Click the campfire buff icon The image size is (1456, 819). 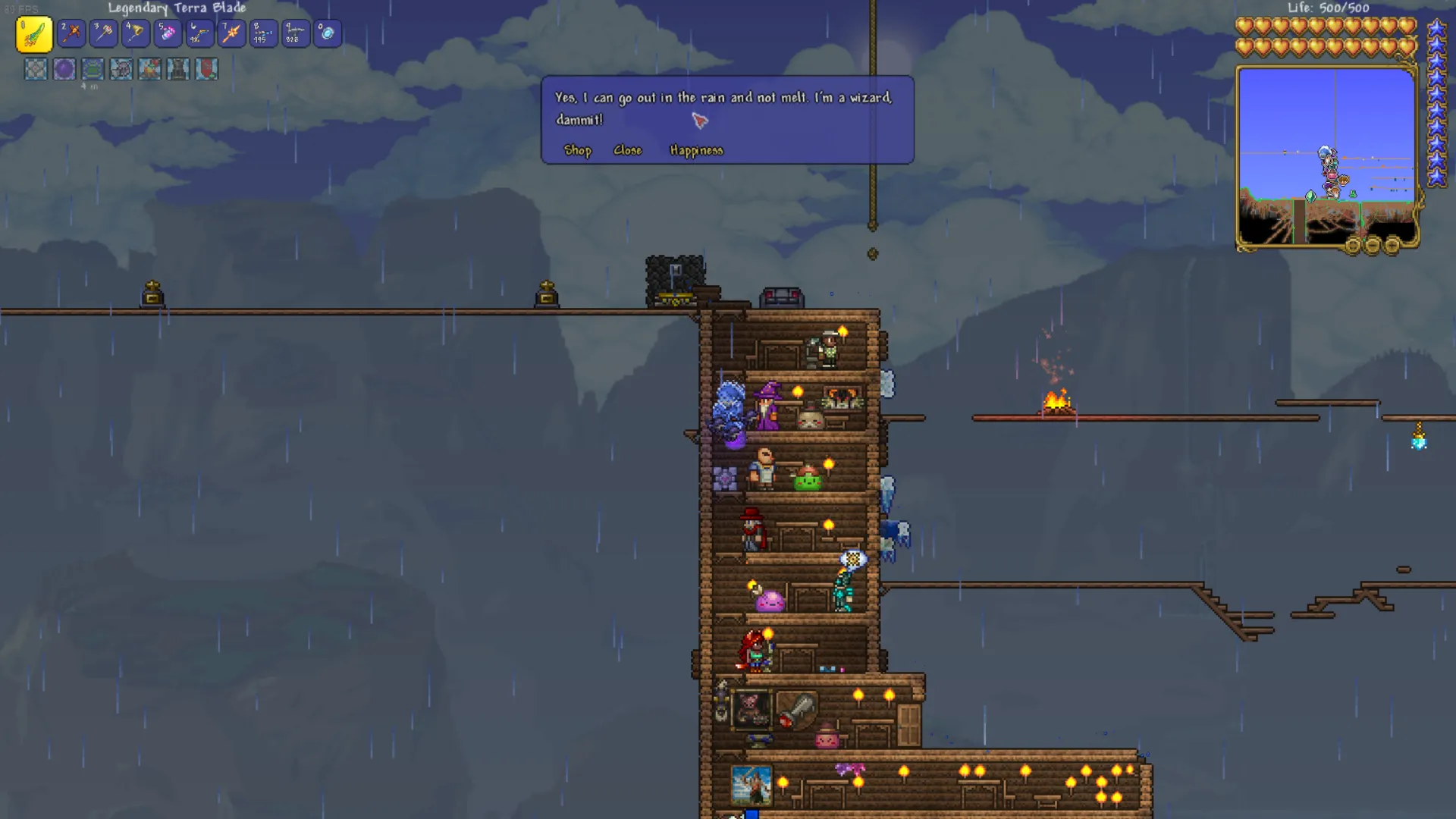pos(149,69)
